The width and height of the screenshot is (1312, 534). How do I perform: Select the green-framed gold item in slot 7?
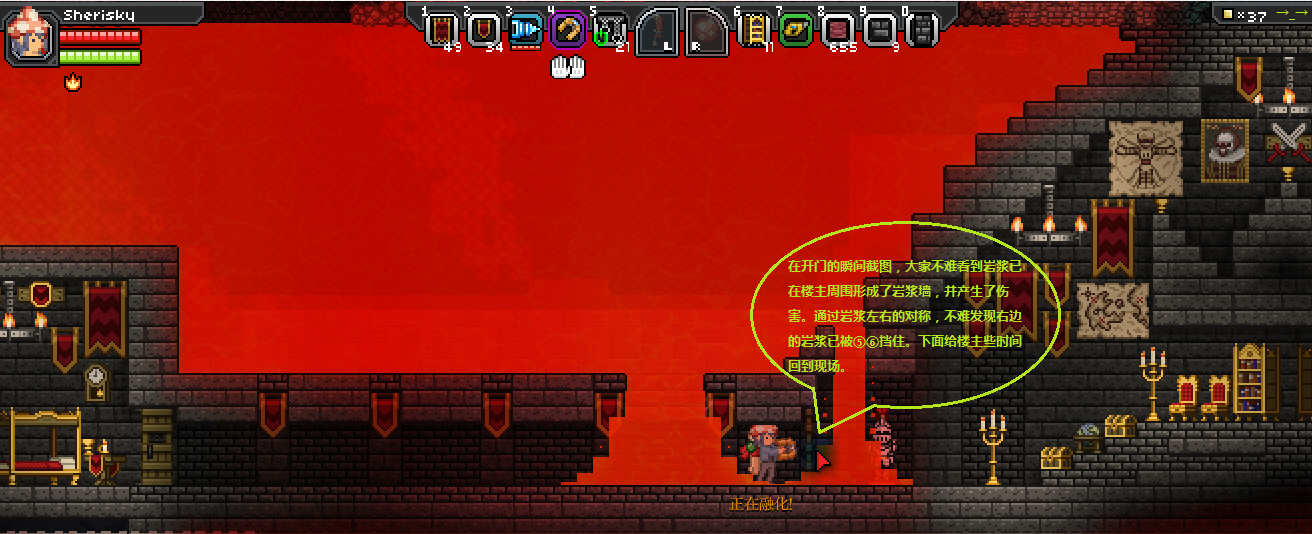coord(796,29)
